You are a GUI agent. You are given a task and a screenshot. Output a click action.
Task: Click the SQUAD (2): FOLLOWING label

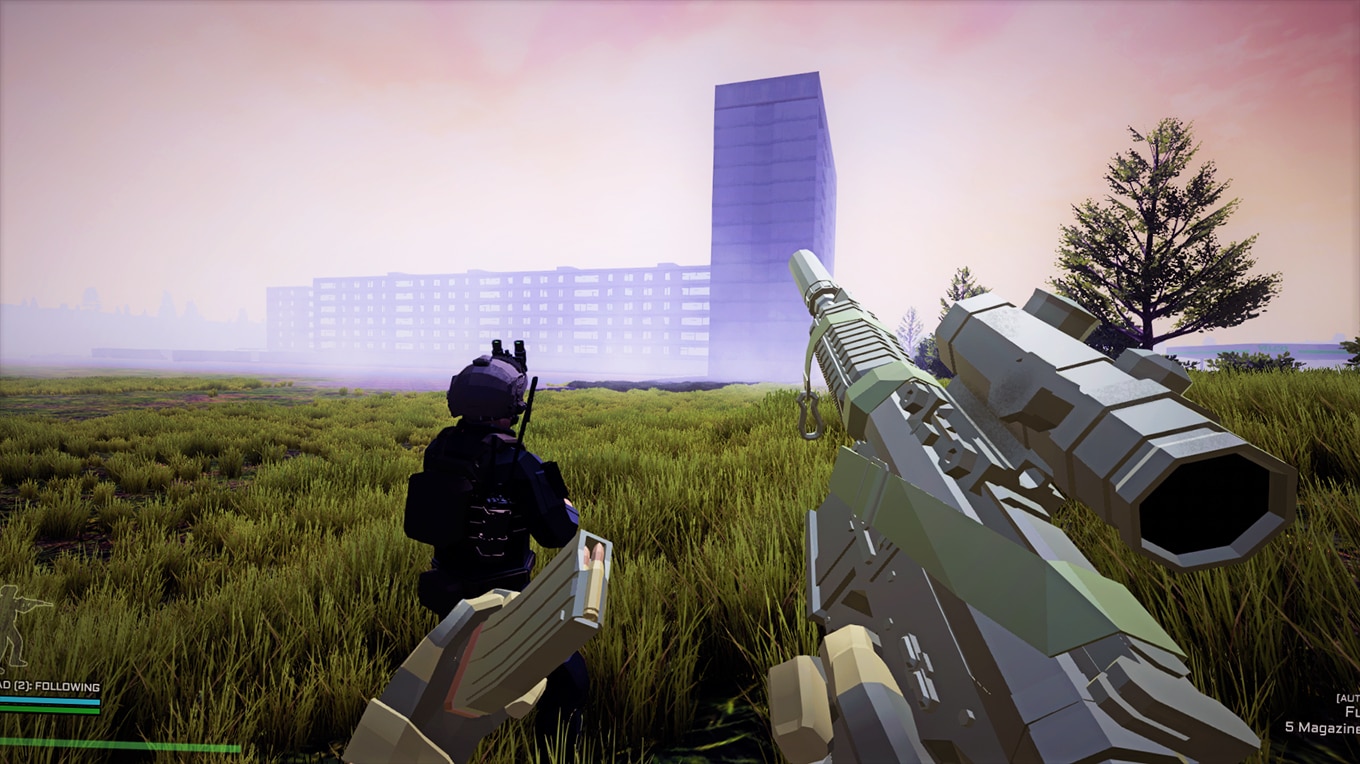click(x=48, y=687)
